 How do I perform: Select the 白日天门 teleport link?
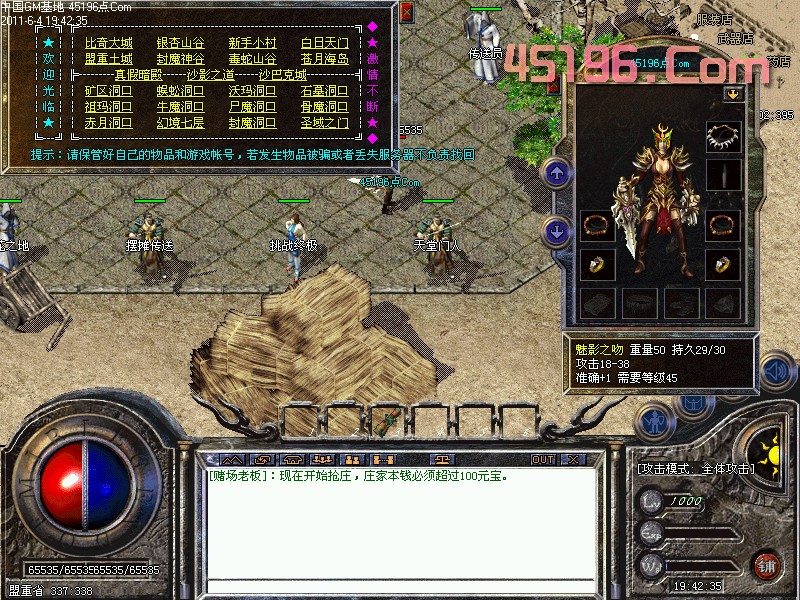(325, 44)
